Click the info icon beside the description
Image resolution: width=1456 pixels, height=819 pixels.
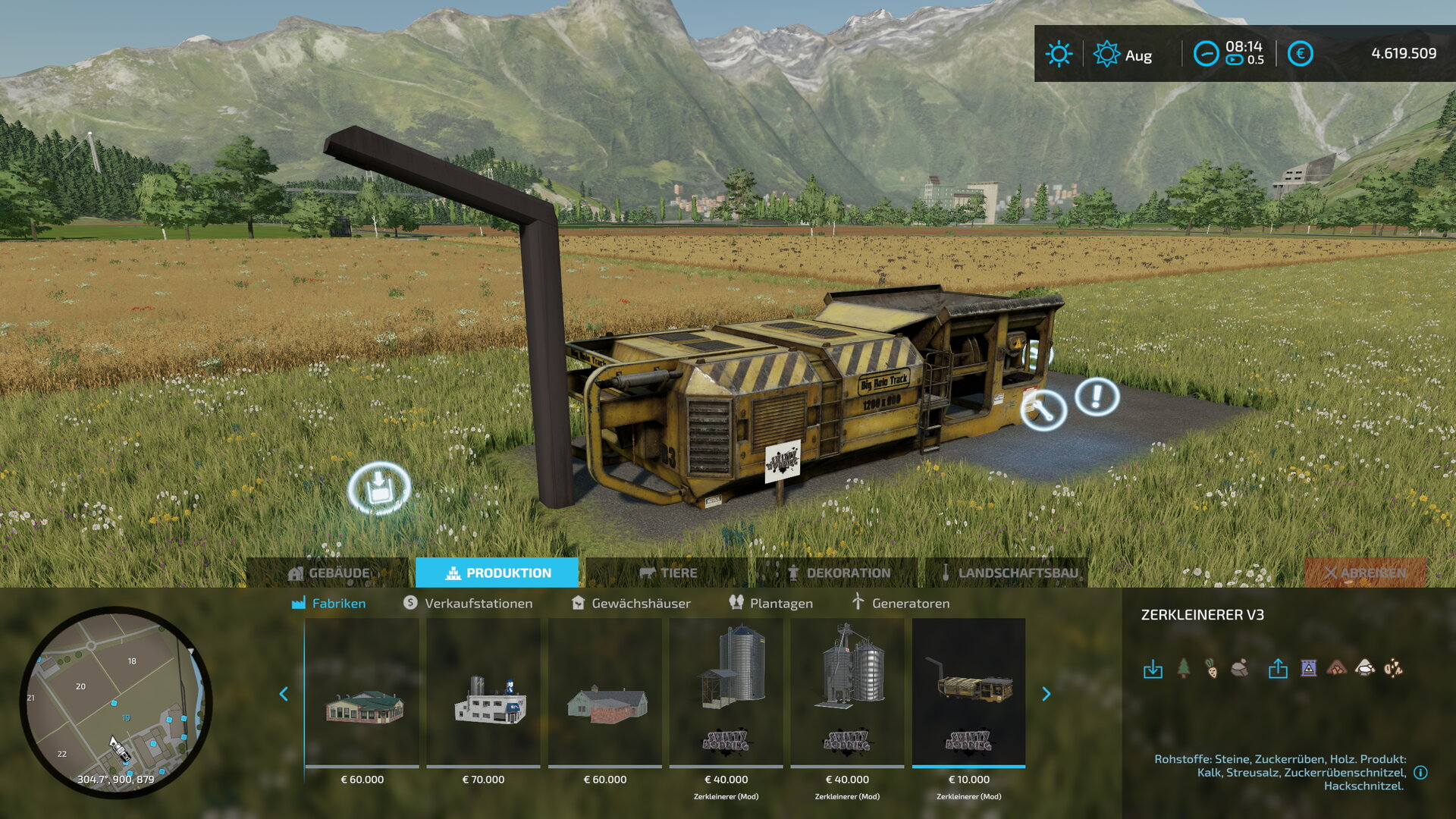coord(1420,772)
